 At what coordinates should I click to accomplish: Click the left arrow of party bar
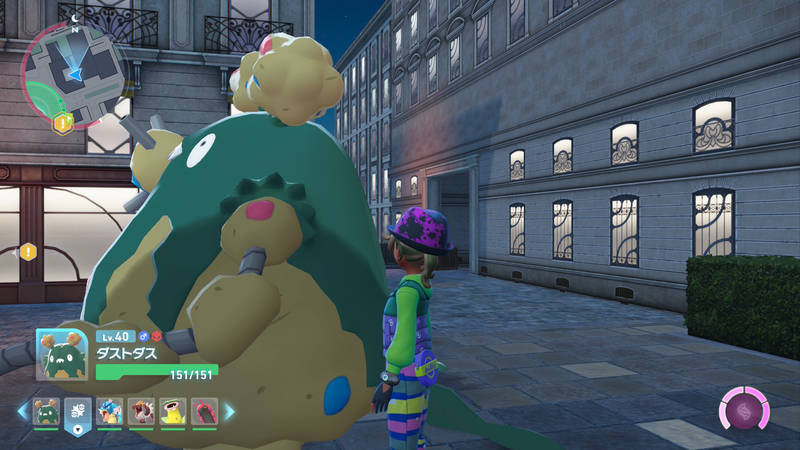[x=21, y=411]
